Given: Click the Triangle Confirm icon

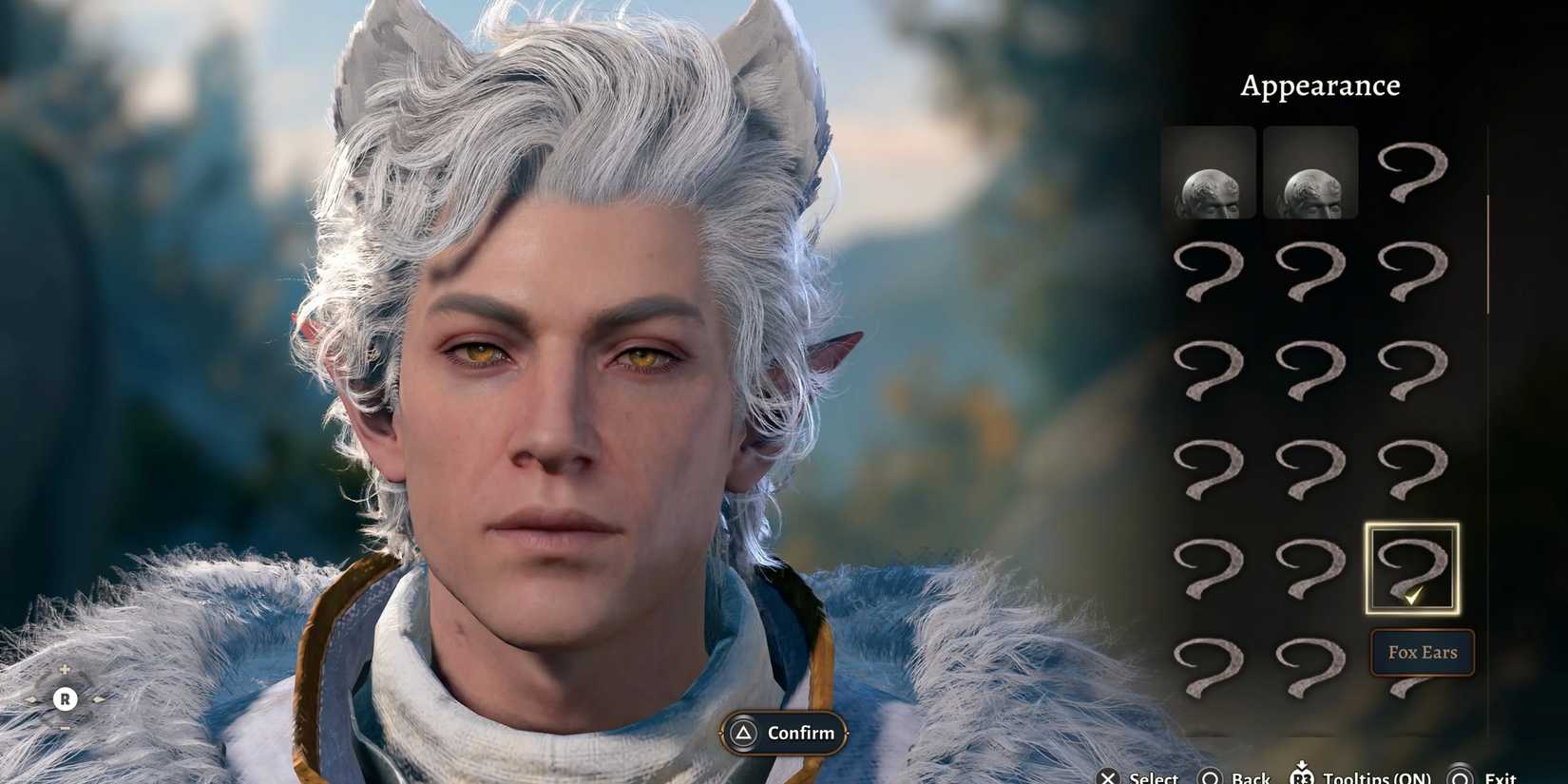Looking at the screenshot, I should (742, 733).
